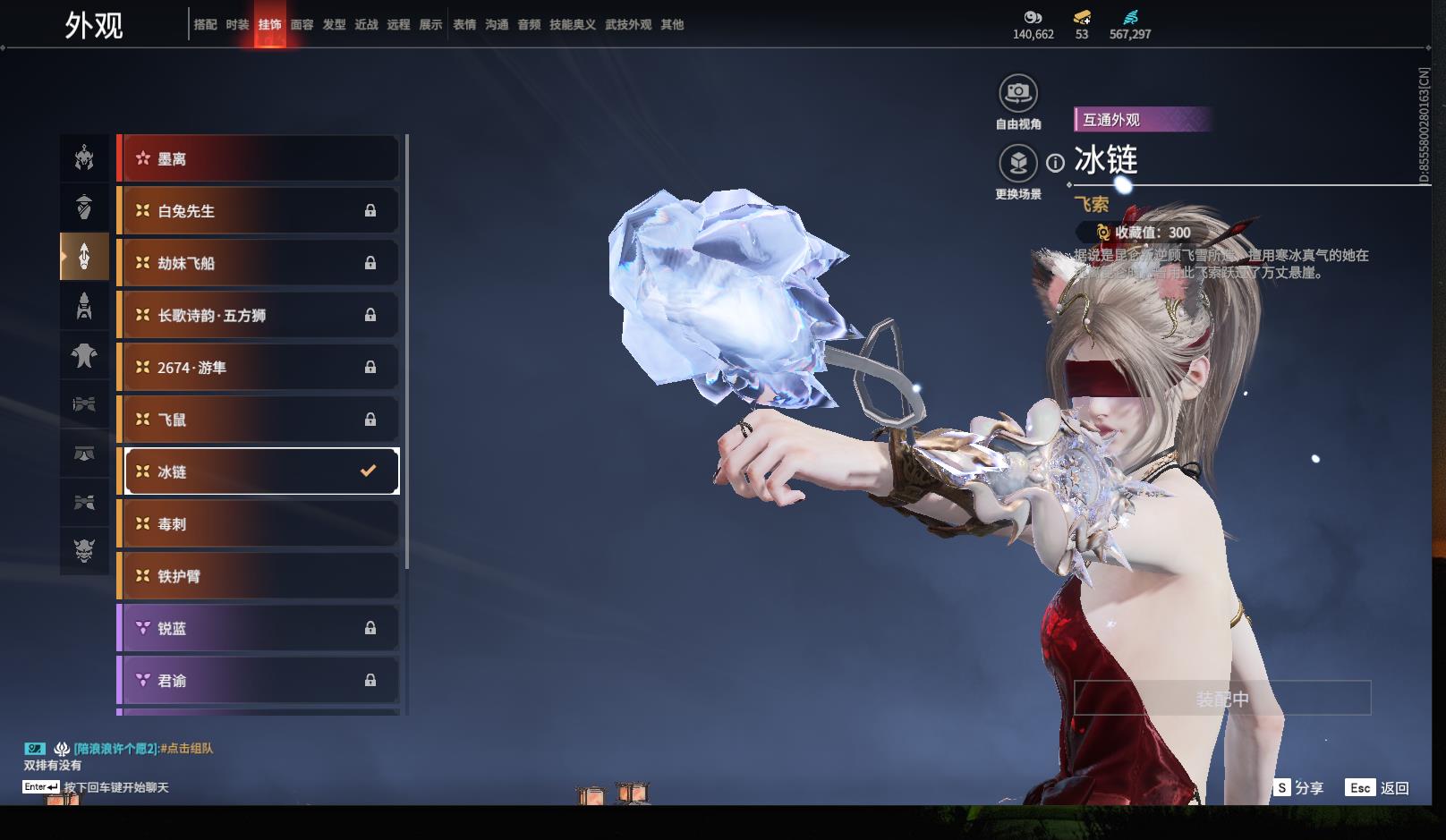Open the info icon beside 冰链
This screenshot has height=840, width=1446.
click(1056, 163)
